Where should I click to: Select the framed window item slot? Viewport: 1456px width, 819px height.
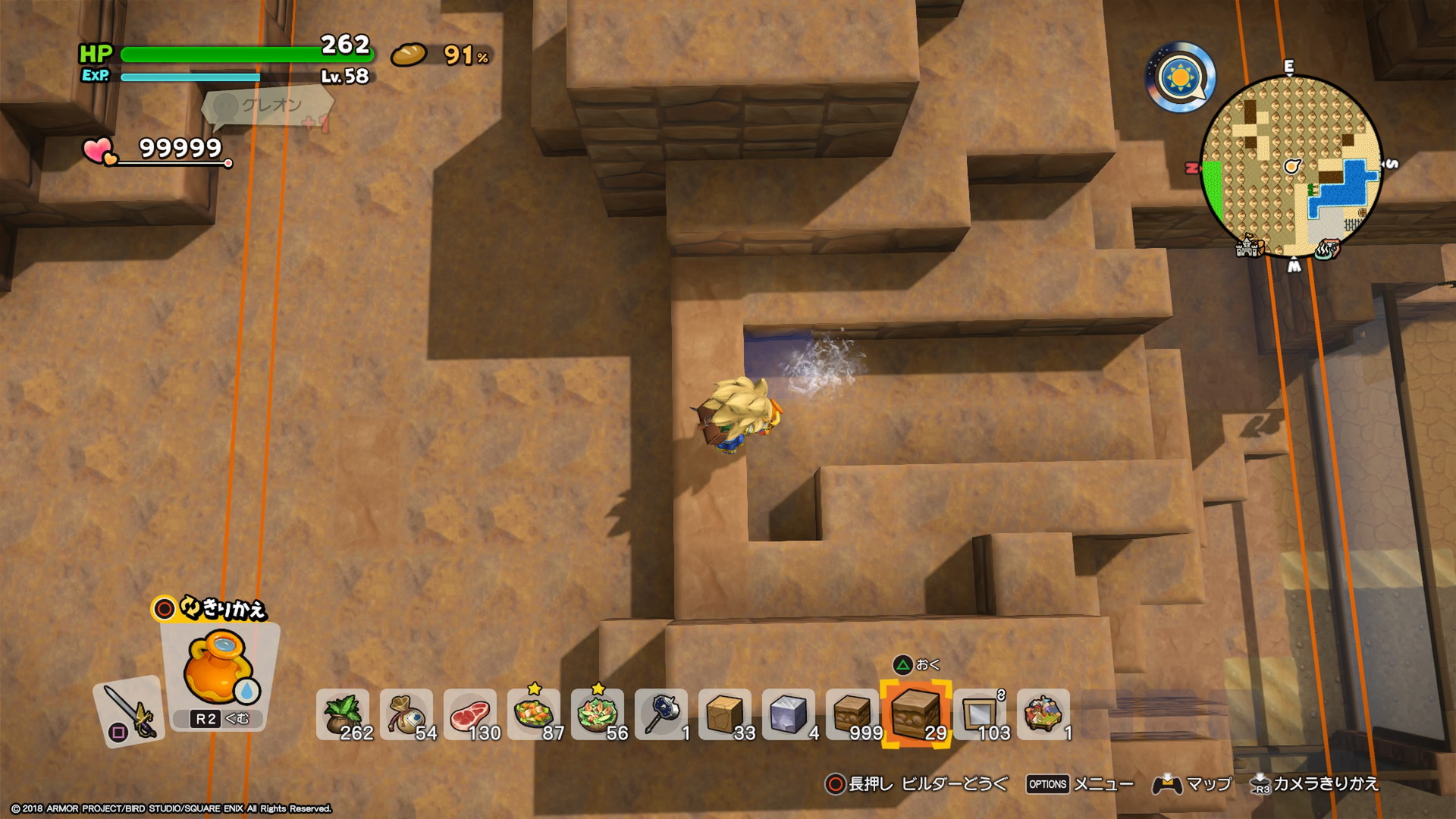click(x=980, y=714)
